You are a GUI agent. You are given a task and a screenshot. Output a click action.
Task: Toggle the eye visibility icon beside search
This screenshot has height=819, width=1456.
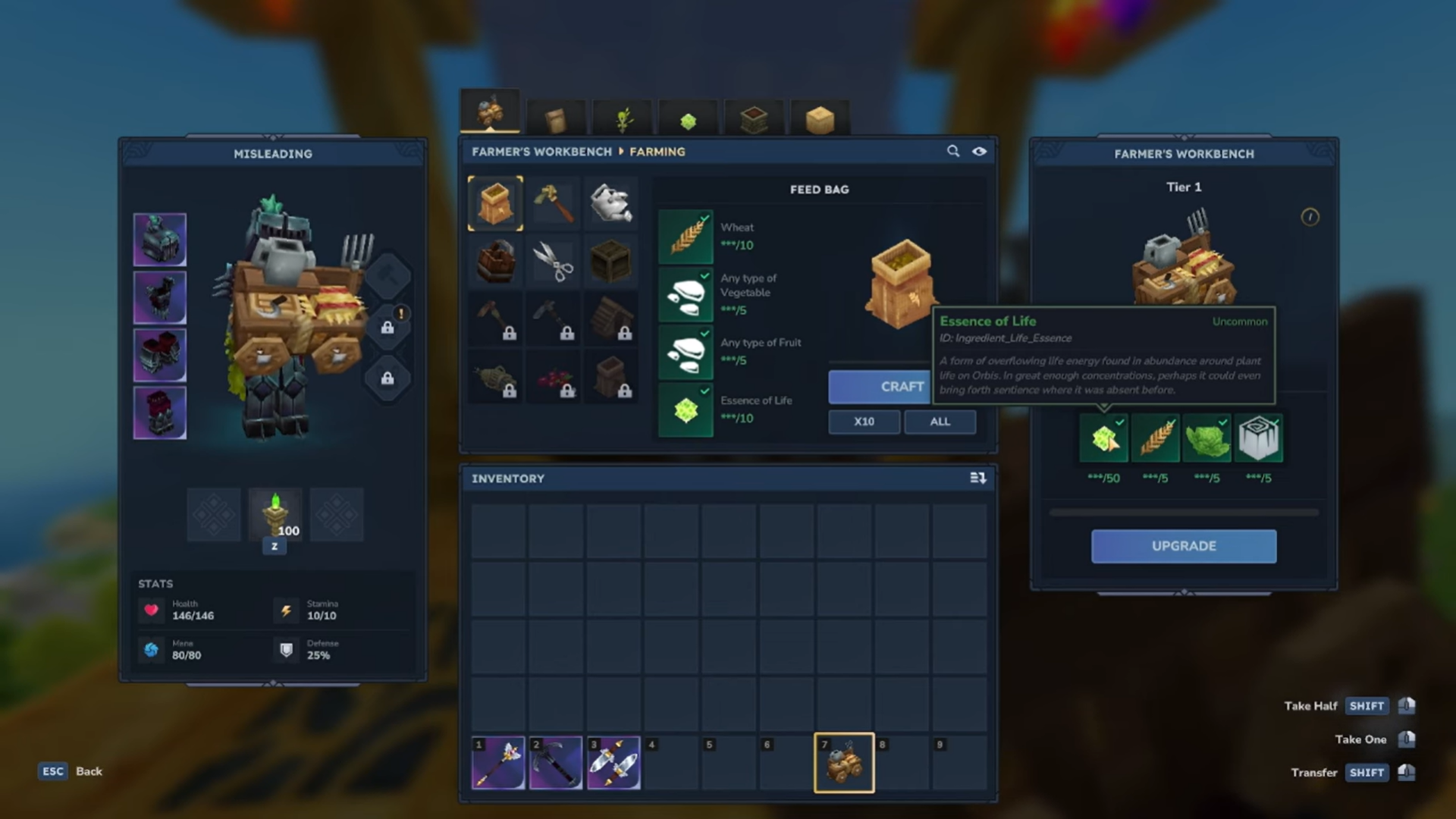[979, 151]
